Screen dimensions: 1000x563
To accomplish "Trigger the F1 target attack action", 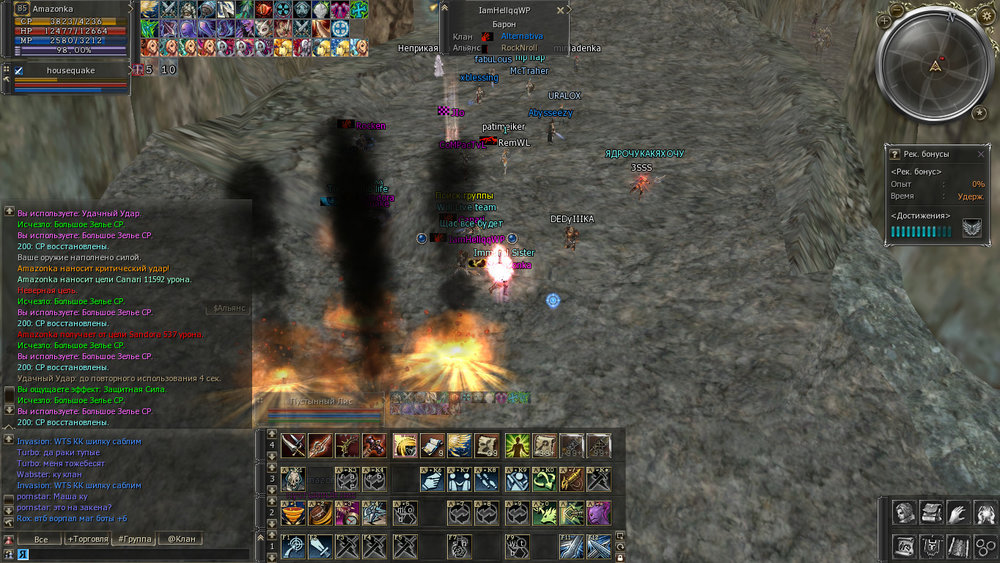I will pyautogui.click(x=294, y=546).
